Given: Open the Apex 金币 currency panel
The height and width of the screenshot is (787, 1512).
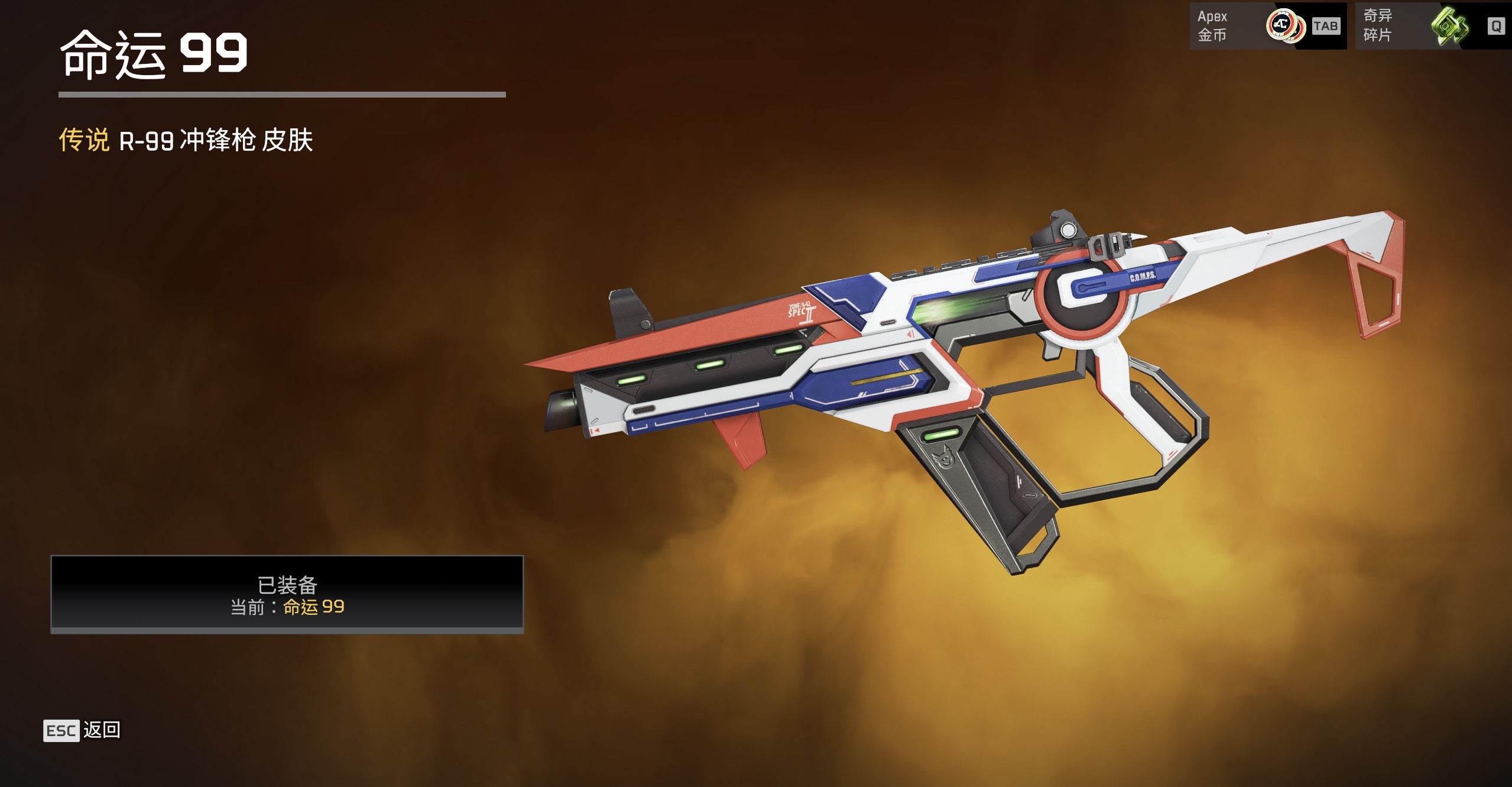Looking at the screenshot, I should click(1267, 26).
